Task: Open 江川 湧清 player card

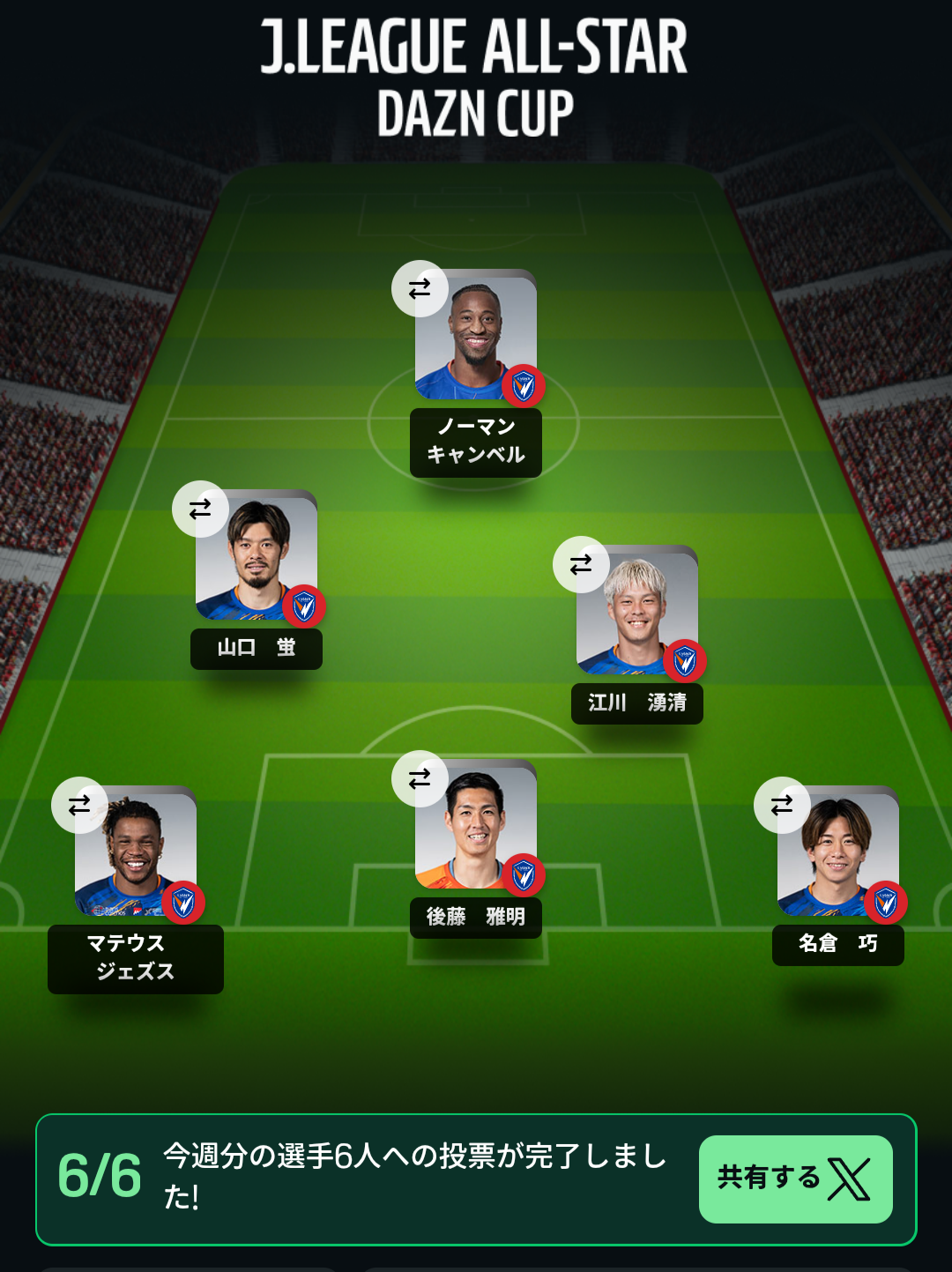Action: [637, 614]
